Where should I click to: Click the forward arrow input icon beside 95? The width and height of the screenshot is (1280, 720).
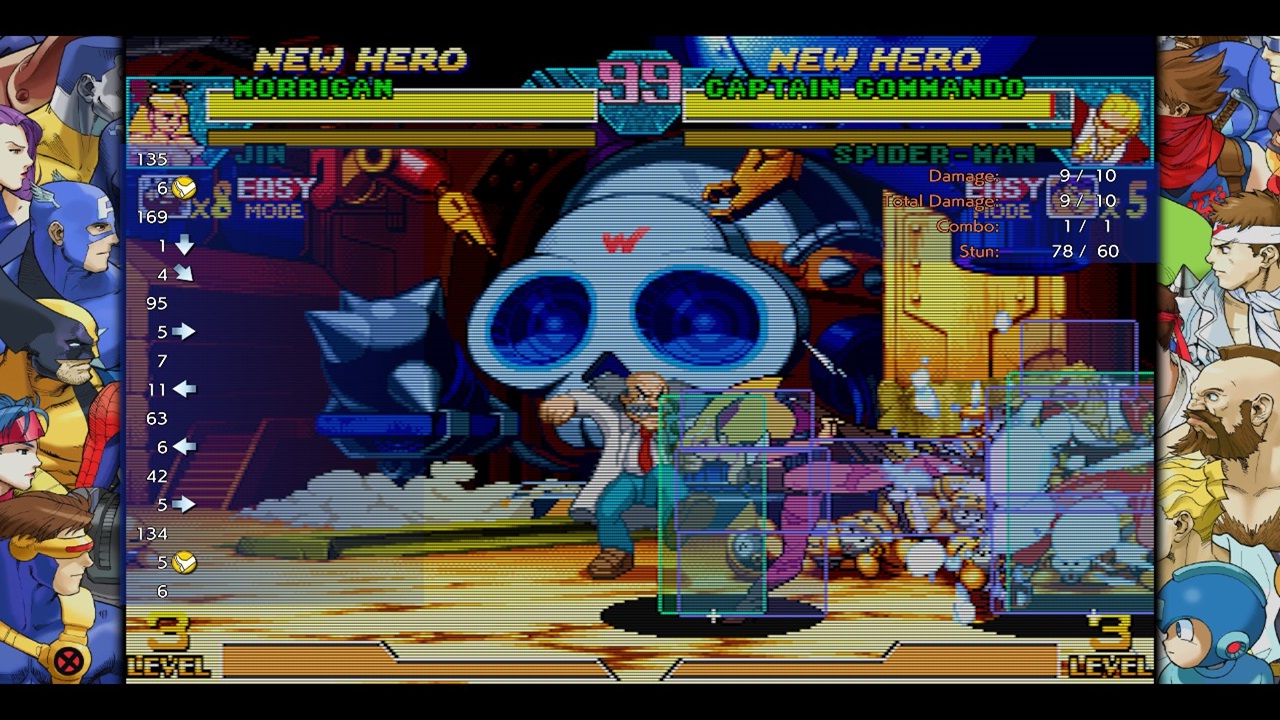(x=183, y=331)
